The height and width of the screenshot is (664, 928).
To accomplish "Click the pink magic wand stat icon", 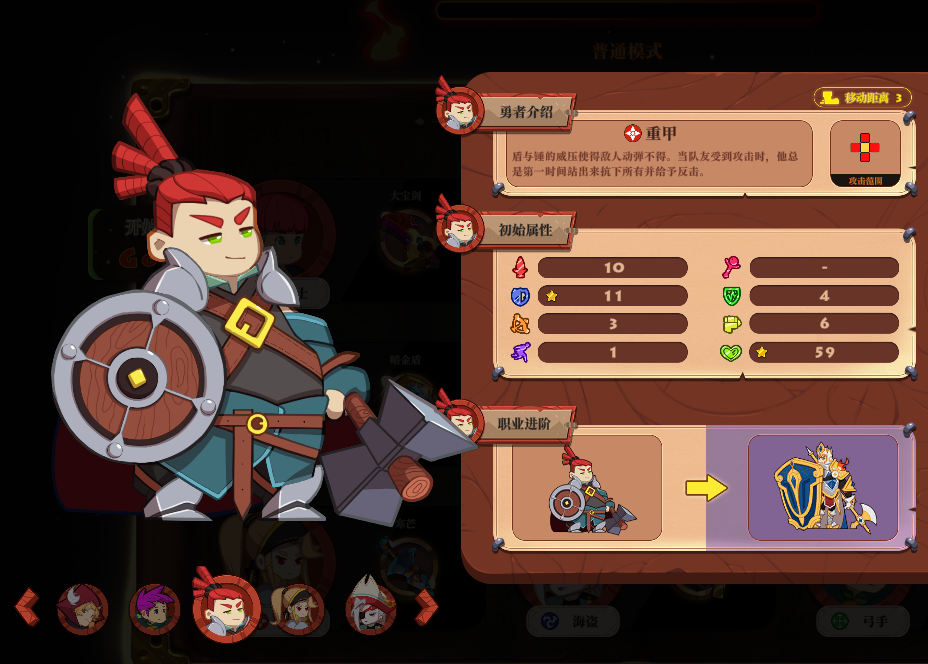I will (731, 268).
